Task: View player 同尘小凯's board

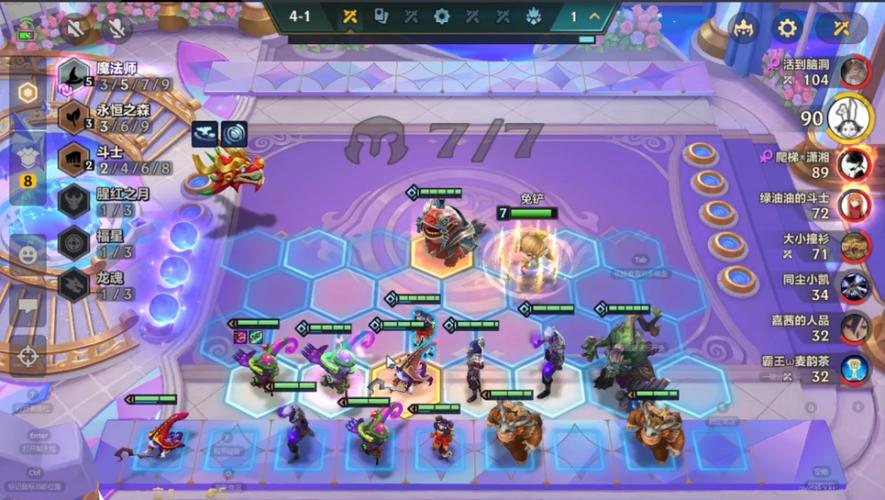Action: coord(853,287)
